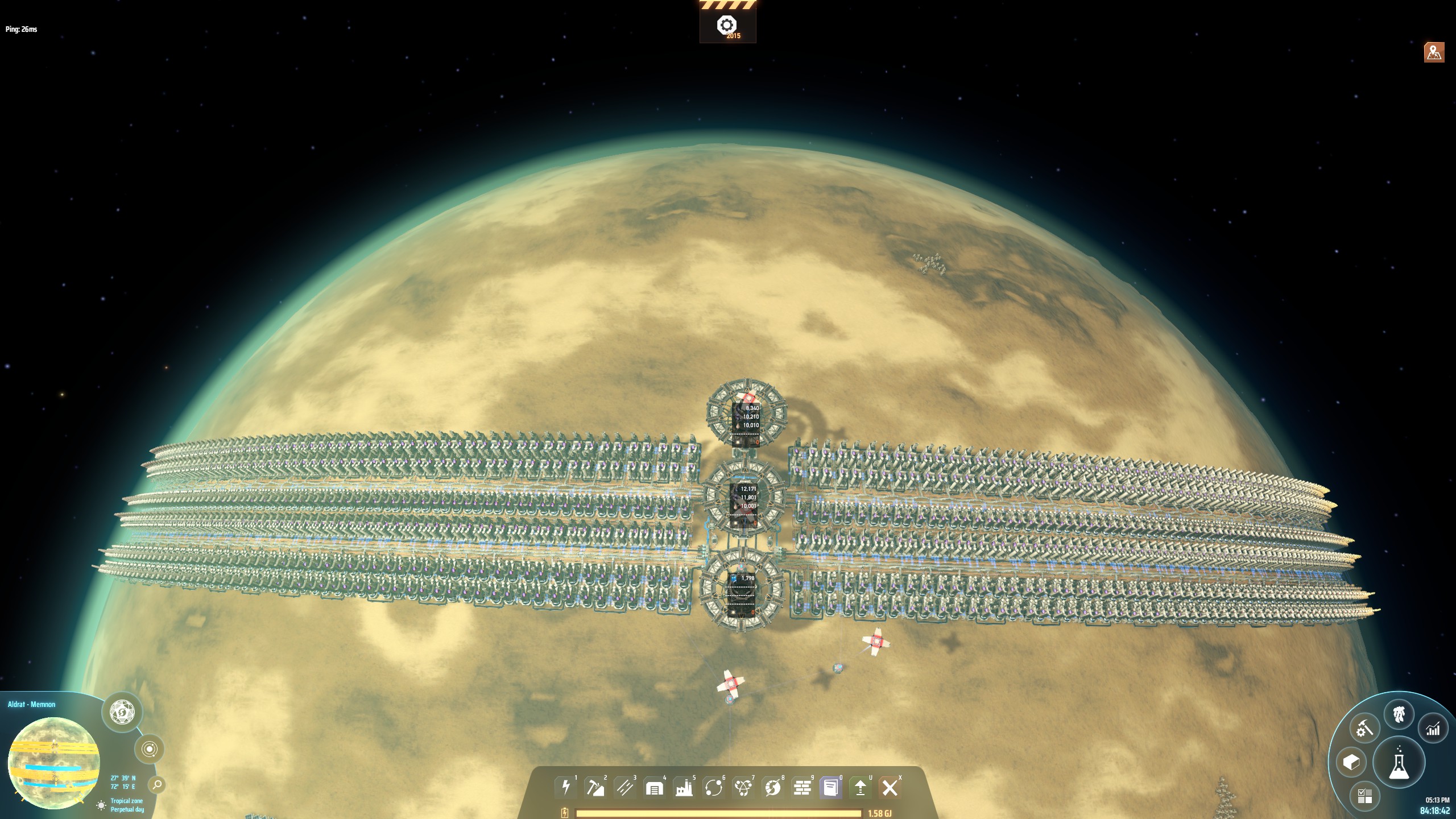Select the factory production build category
The width and height of the screenshot is (1456, 819).
684,788
